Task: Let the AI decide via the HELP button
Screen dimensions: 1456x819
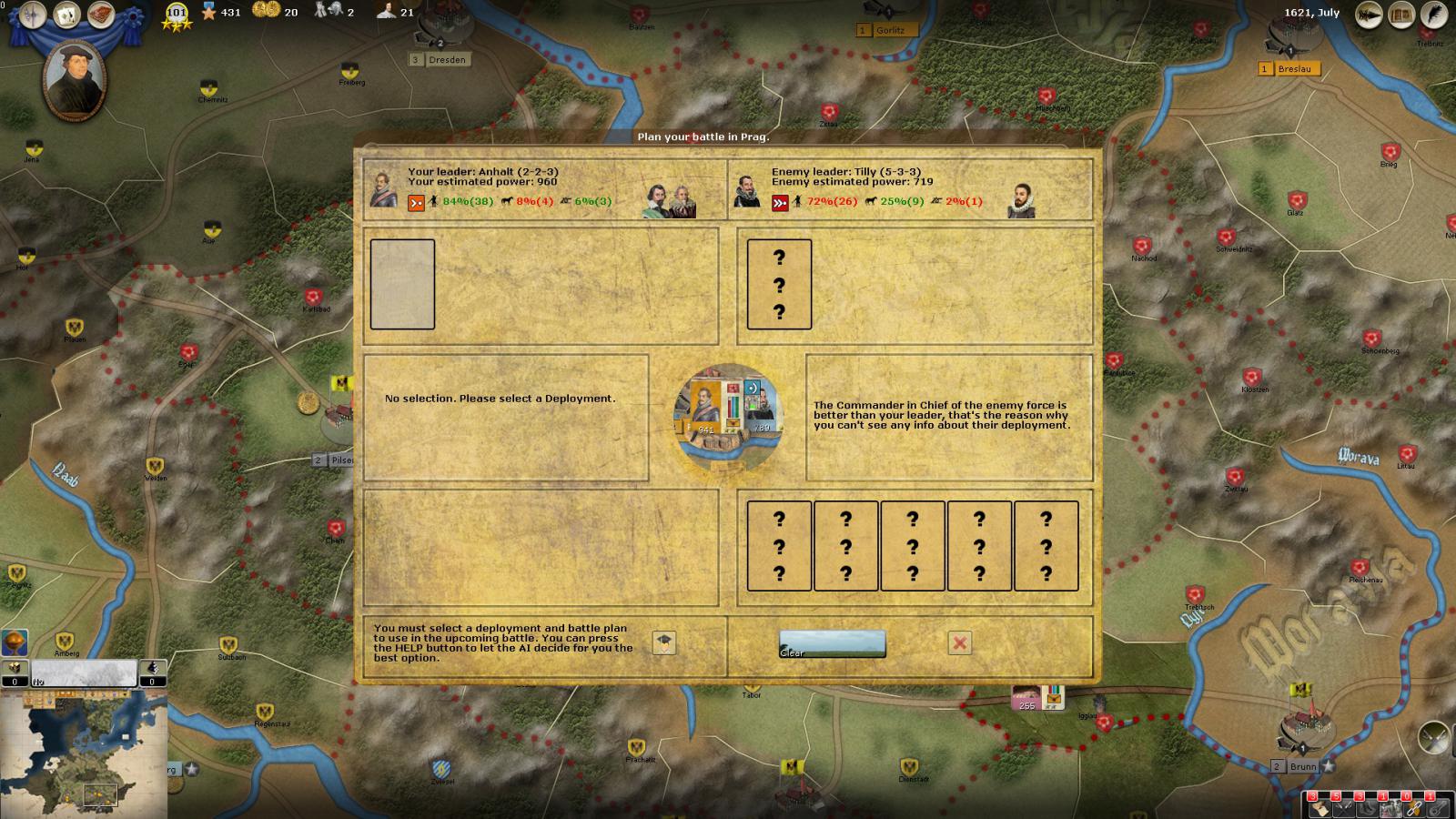Action: [x=664, y=642]
